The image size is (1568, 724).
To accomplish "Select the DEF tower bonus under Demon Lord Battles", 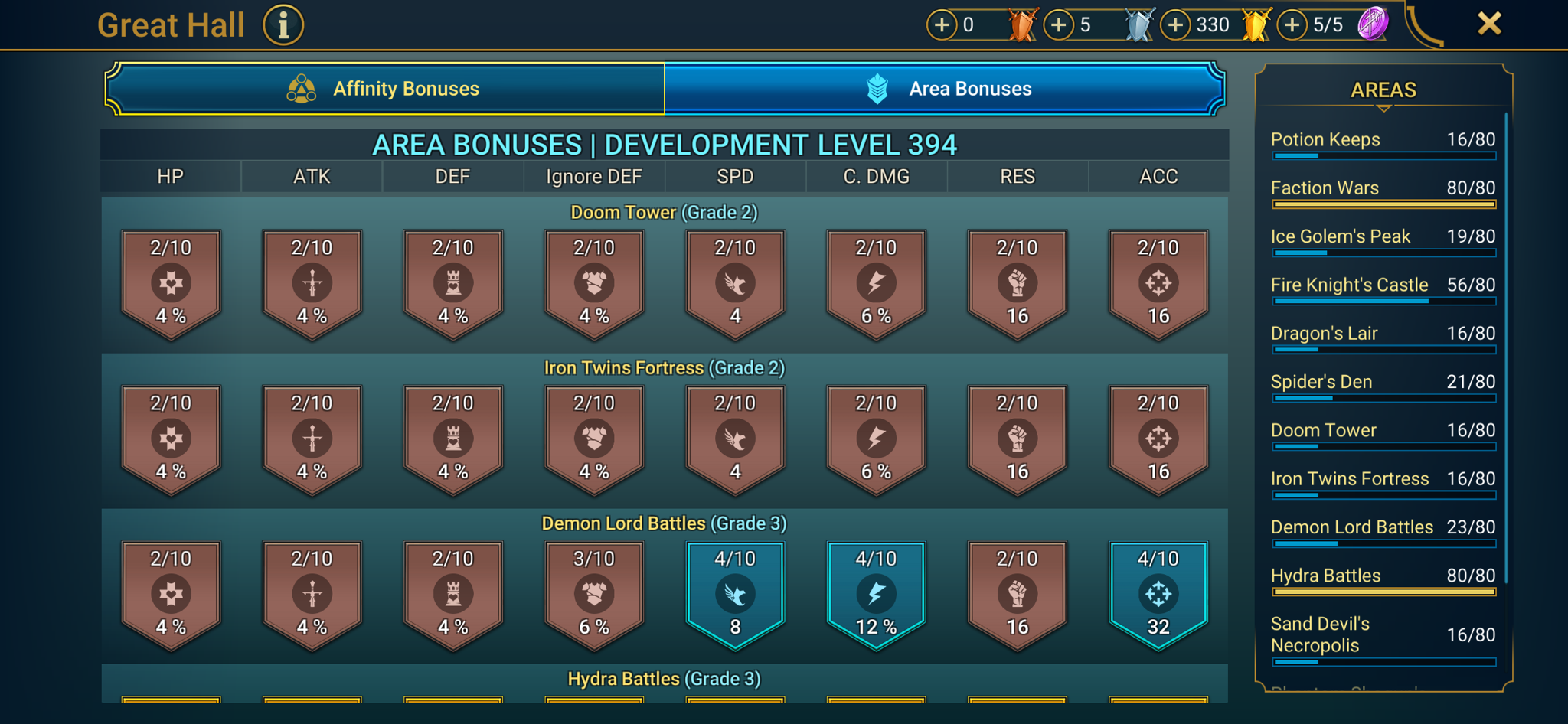I will (x=452, y=595).
